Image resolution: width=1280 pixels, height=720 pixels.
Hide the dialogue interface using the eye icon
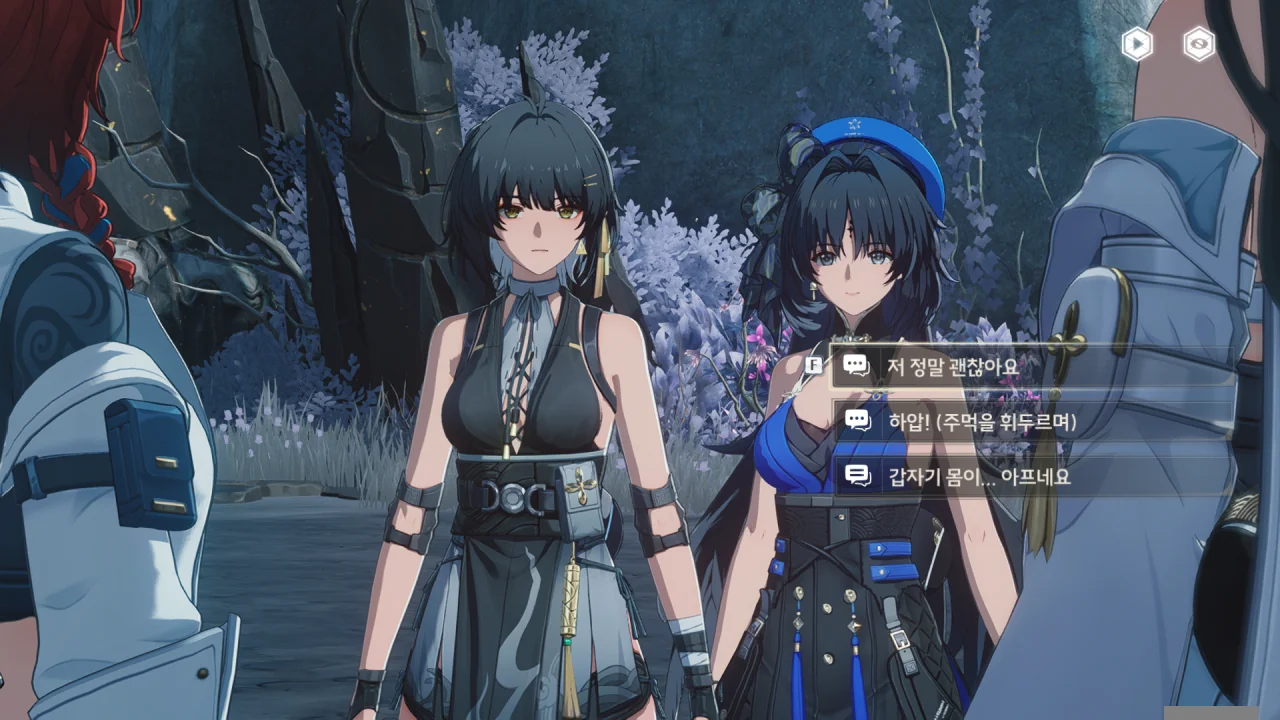coord(1199,44)
